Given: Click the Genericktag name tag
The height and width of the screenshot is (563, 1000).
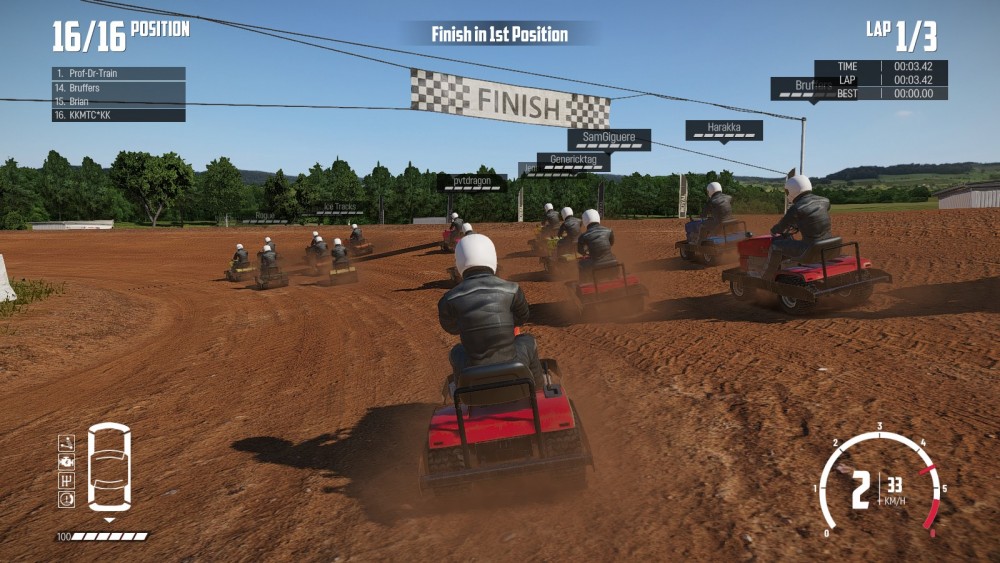Looking at the screenshot, I should [x=573, y=161].
